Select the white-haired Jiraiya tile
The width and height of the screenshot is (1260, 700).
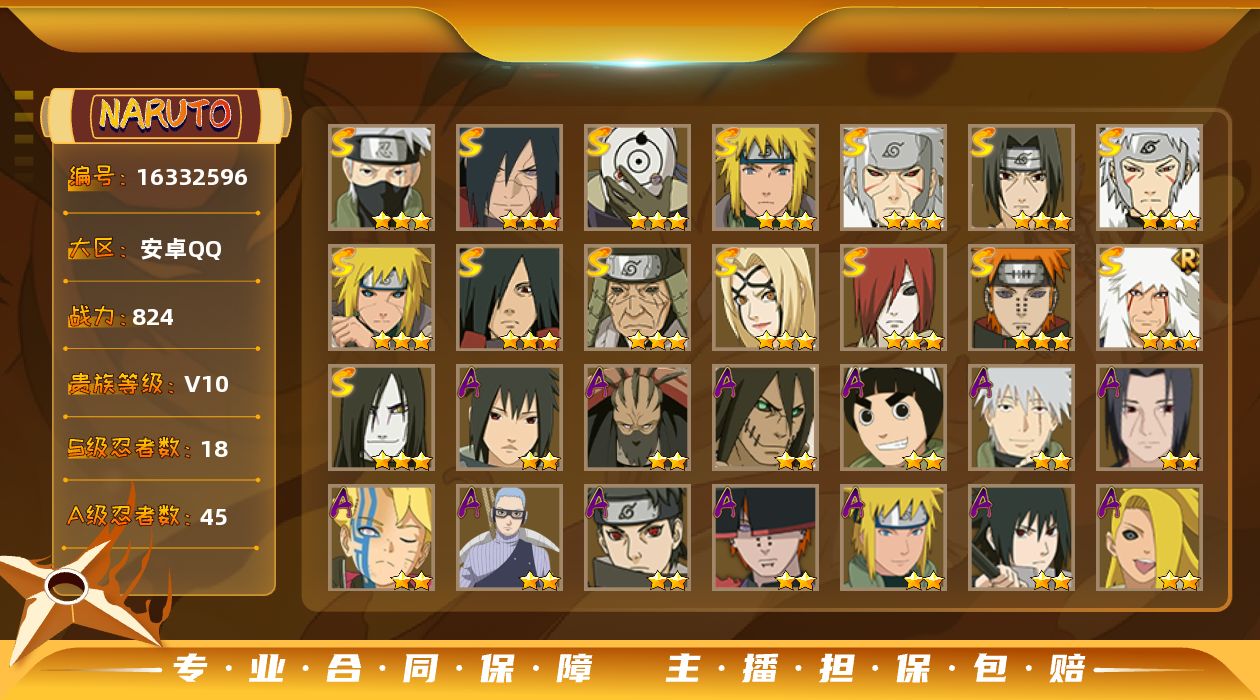(x=1149, y=297)
